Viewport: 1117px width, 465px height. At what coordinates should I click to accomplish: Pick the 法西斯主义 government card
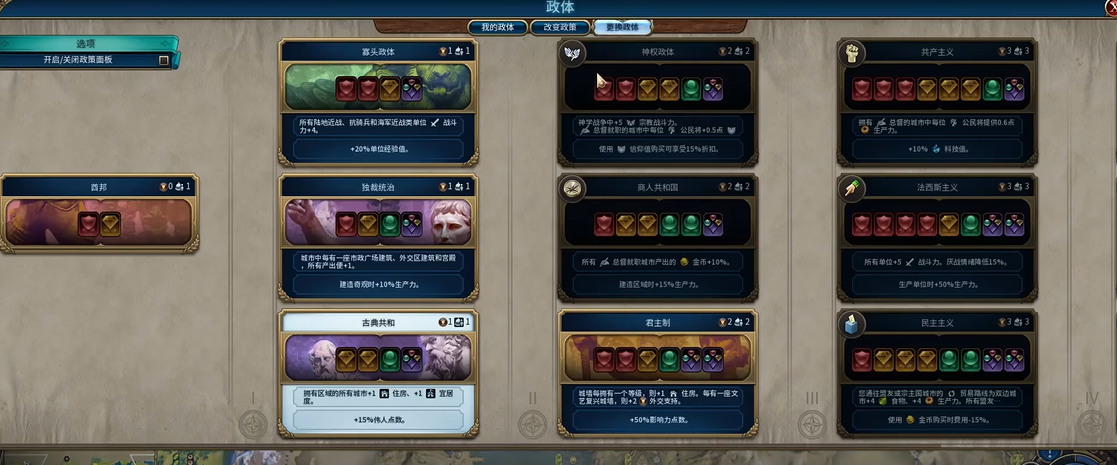tap(937, 238)
